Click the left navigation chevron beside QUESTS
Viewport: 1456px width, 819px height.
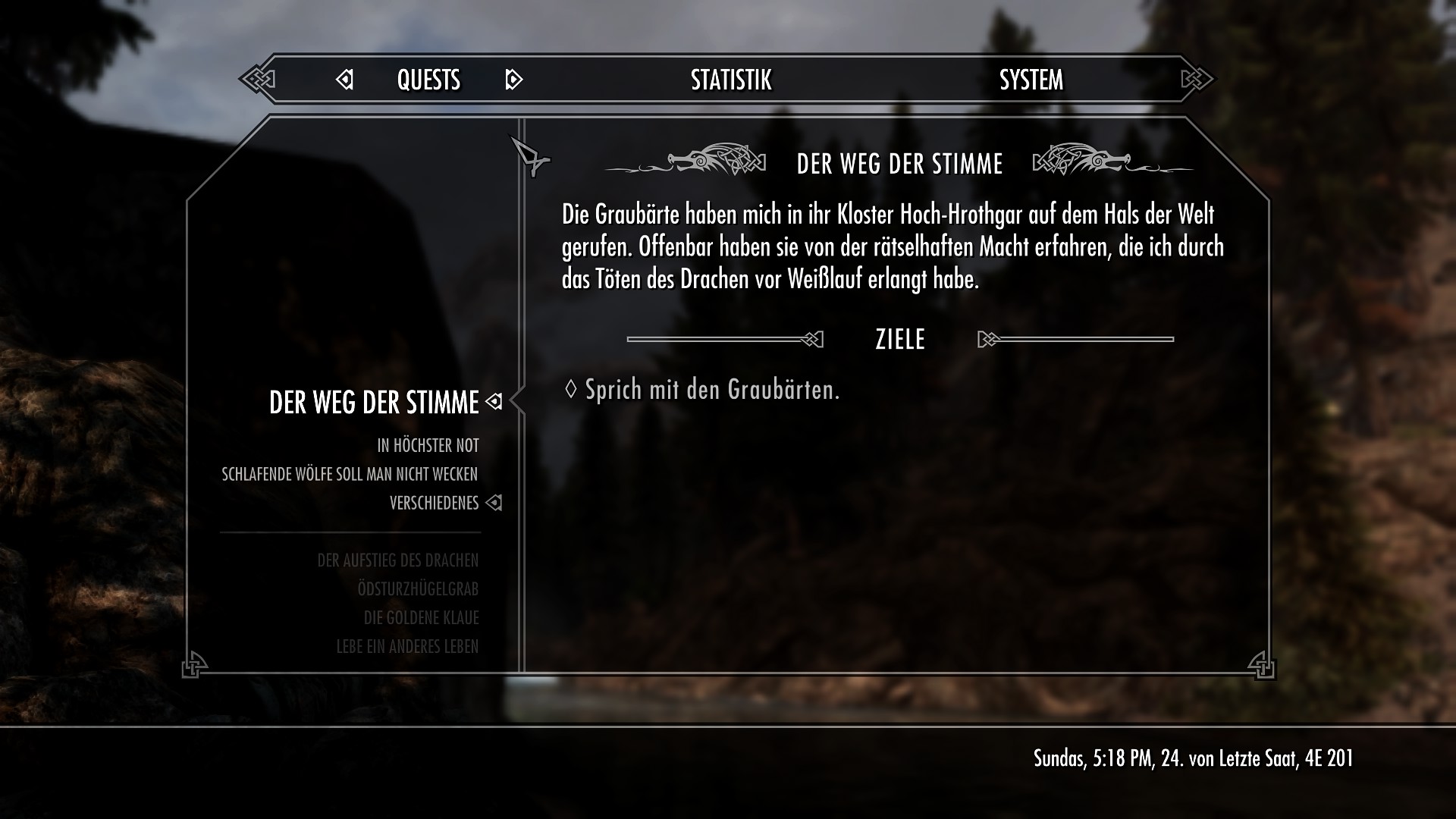point(345,79)
